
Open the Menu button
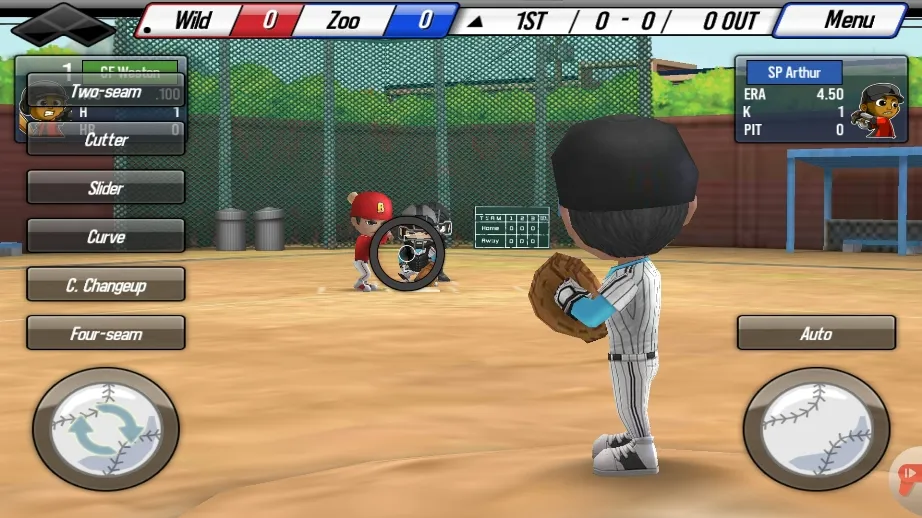click(848, 20)
